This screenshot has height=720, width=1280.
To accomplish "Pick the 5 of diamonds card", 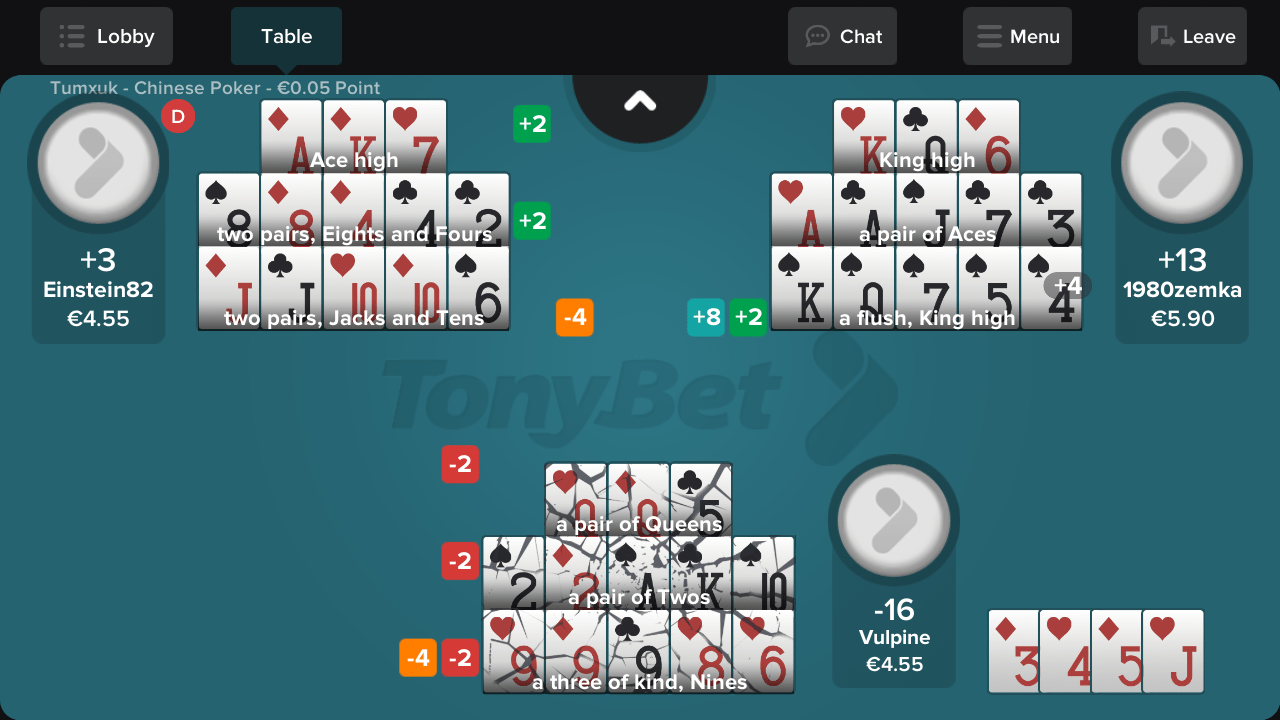I will point(1117,651).
